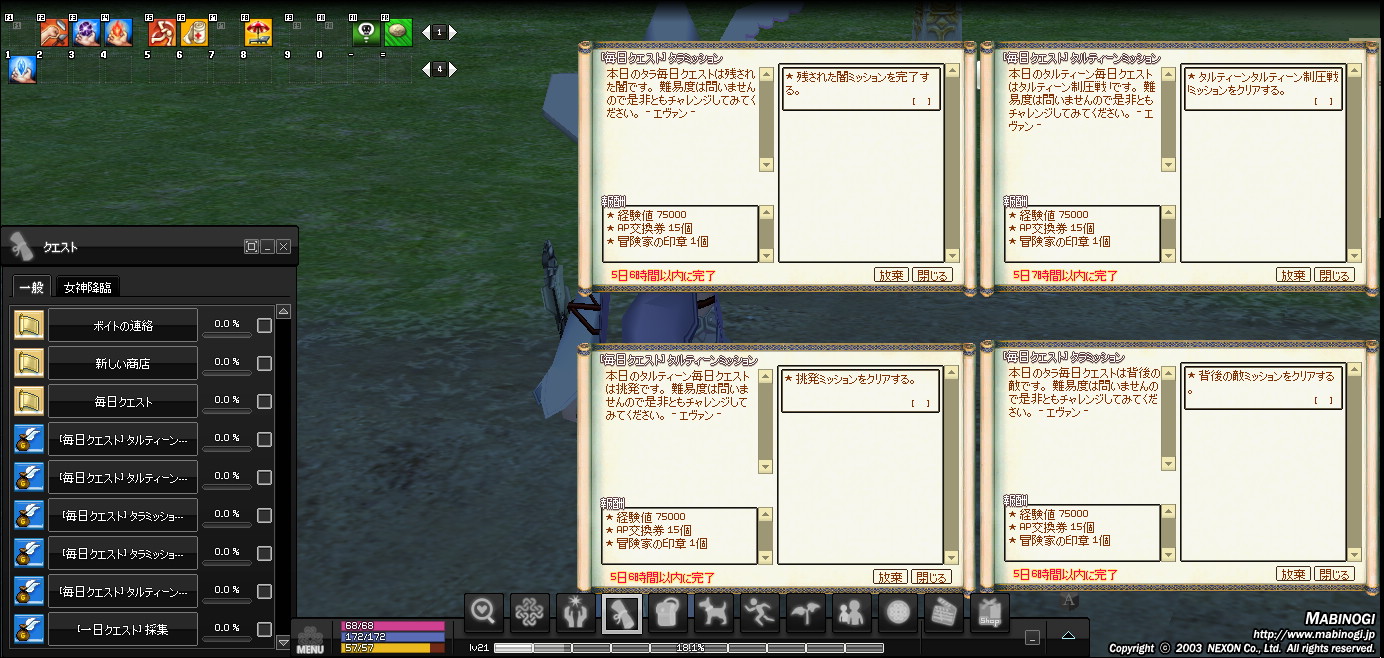Close the クエスト window
The width and height of the screenshot is (1384, 658).
284,246
